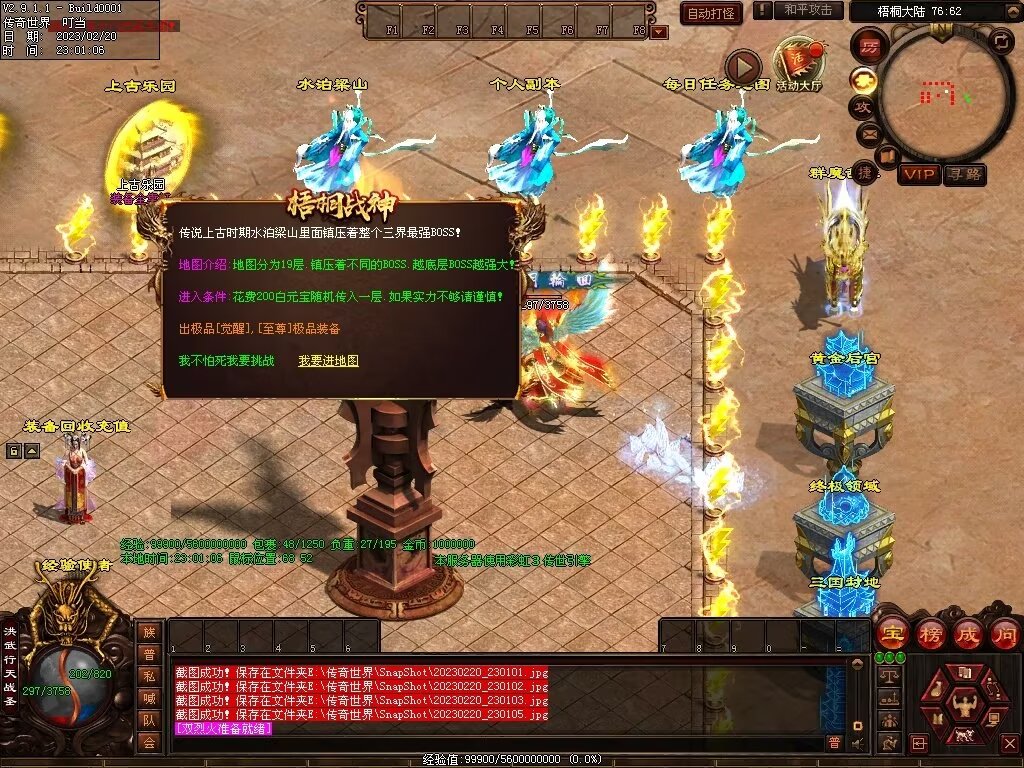Toggle the 自动打怪 auto-fight button
Viewport: 1024px width, 768px height.
pyautogui.click(x=711, y=13)
